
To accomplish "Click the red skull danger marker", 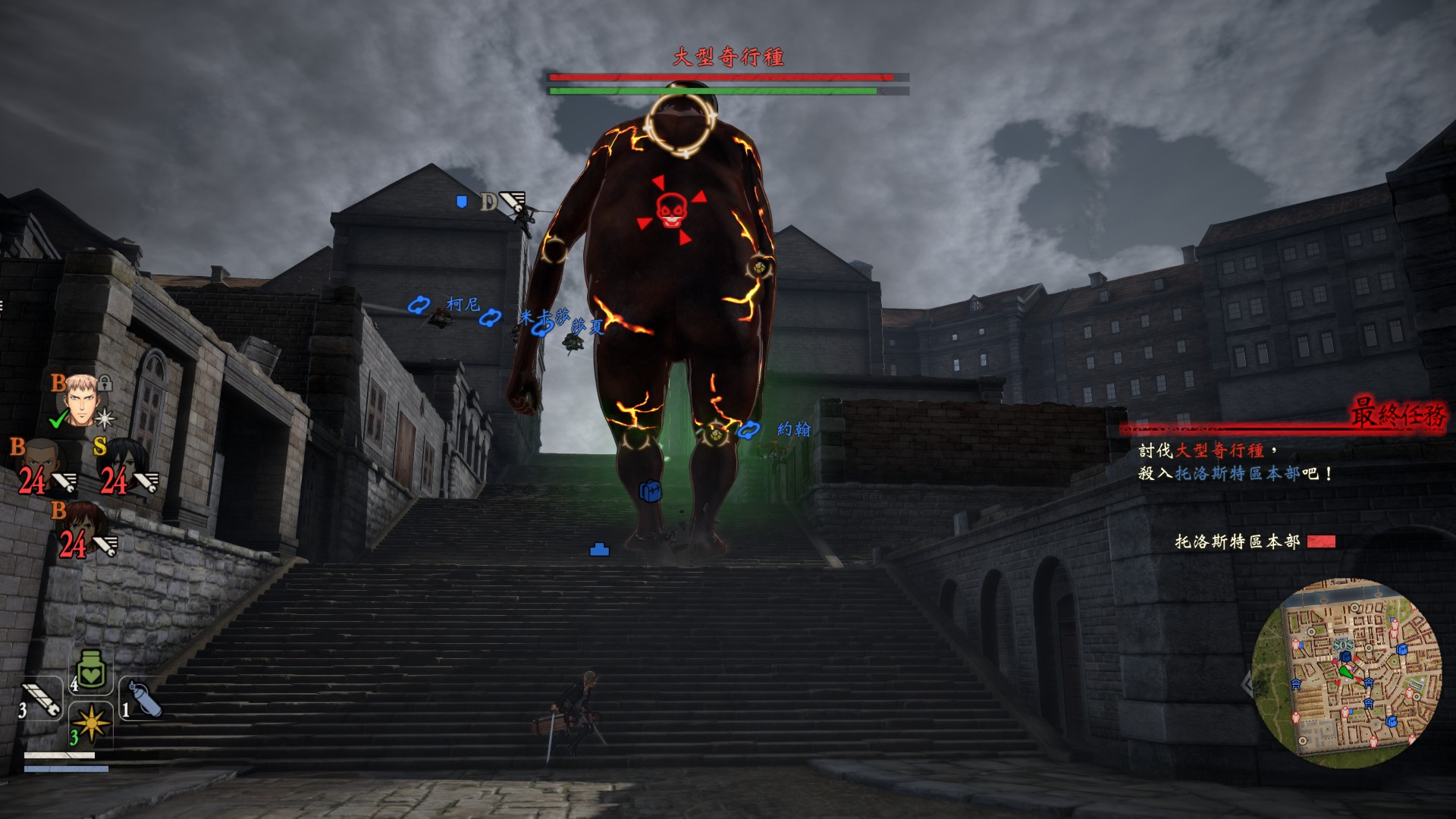I will 671,210.
